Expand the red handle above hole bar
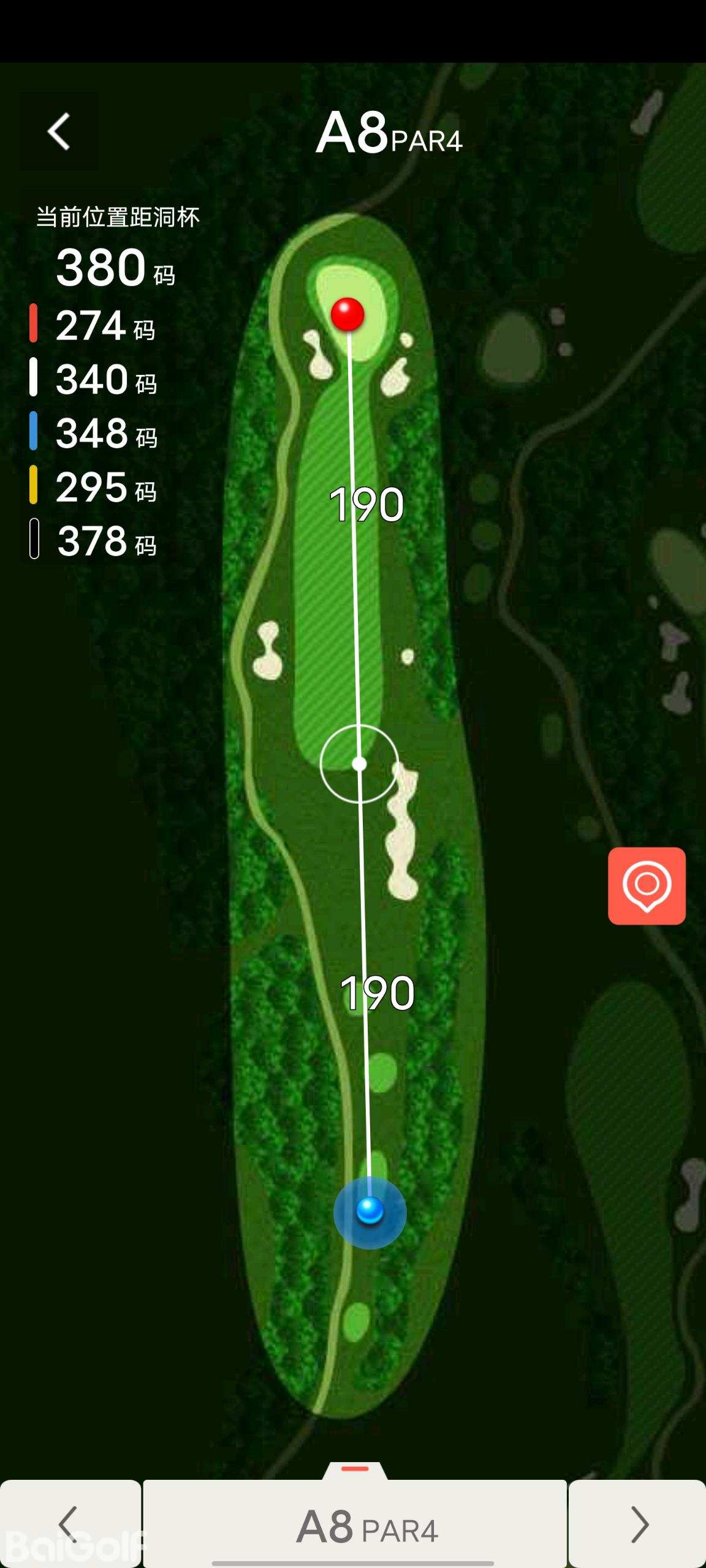Image resolution: width=706 pixels, height=1568 pixels. pos(355,1470)
